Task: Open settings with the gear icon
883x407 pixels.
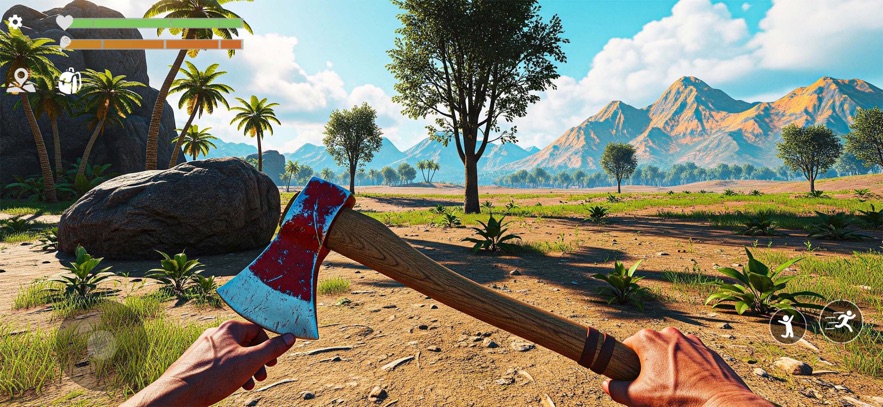Action: click(x=15, y=21)
